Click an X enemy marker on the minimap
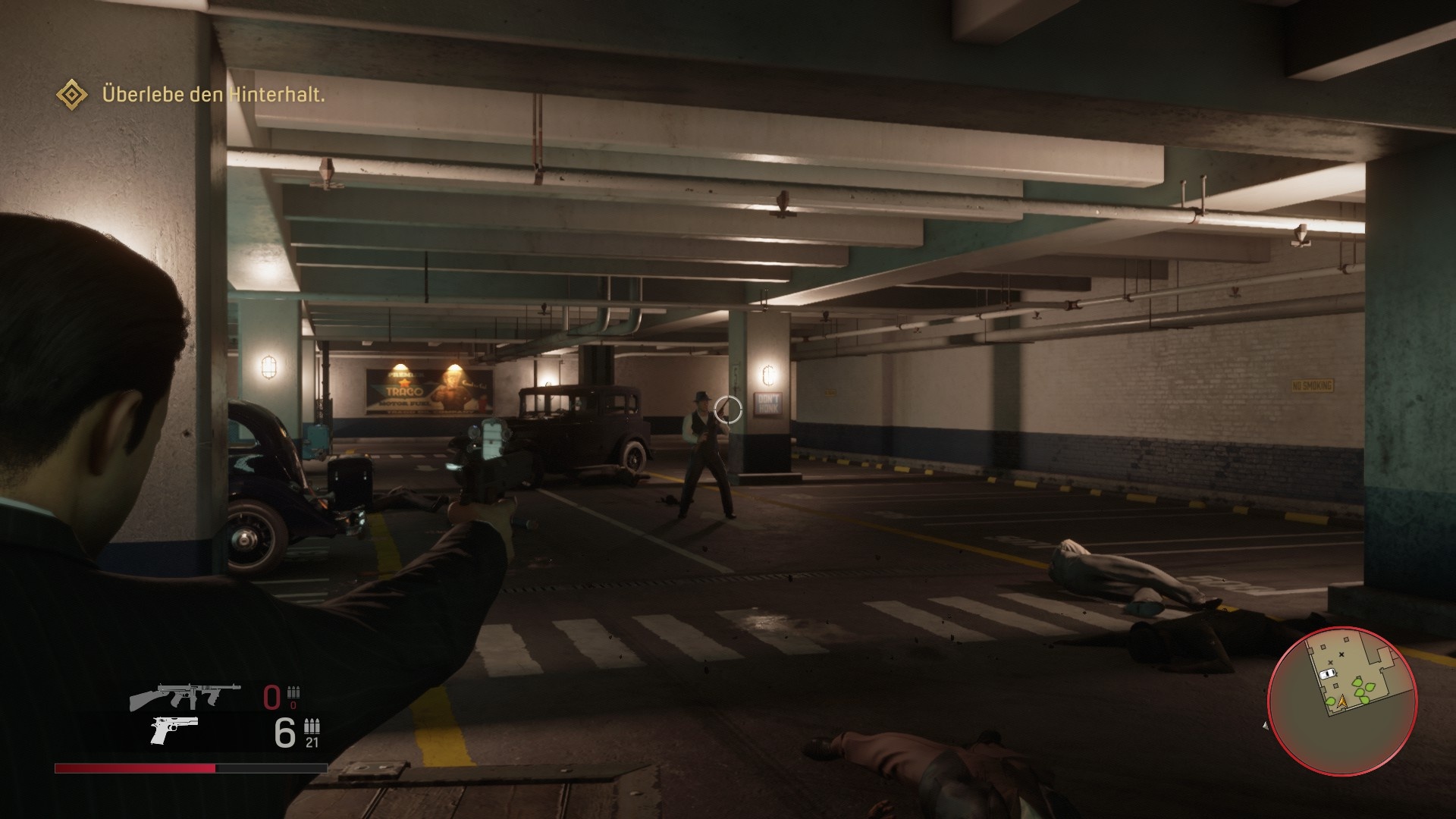The width and height of the screenshot is (1456, 819). (1341, 654)
